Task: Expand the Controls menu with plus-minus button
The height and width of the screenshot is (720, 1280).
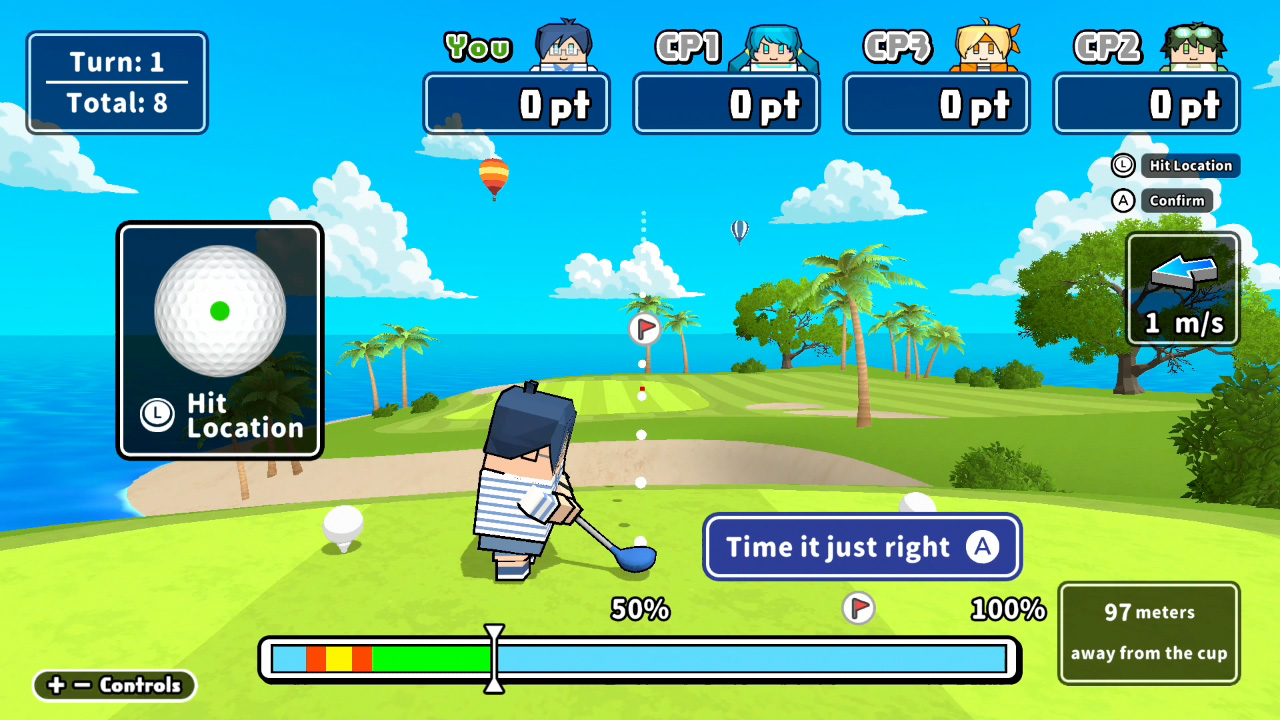Action: point(113,686)
